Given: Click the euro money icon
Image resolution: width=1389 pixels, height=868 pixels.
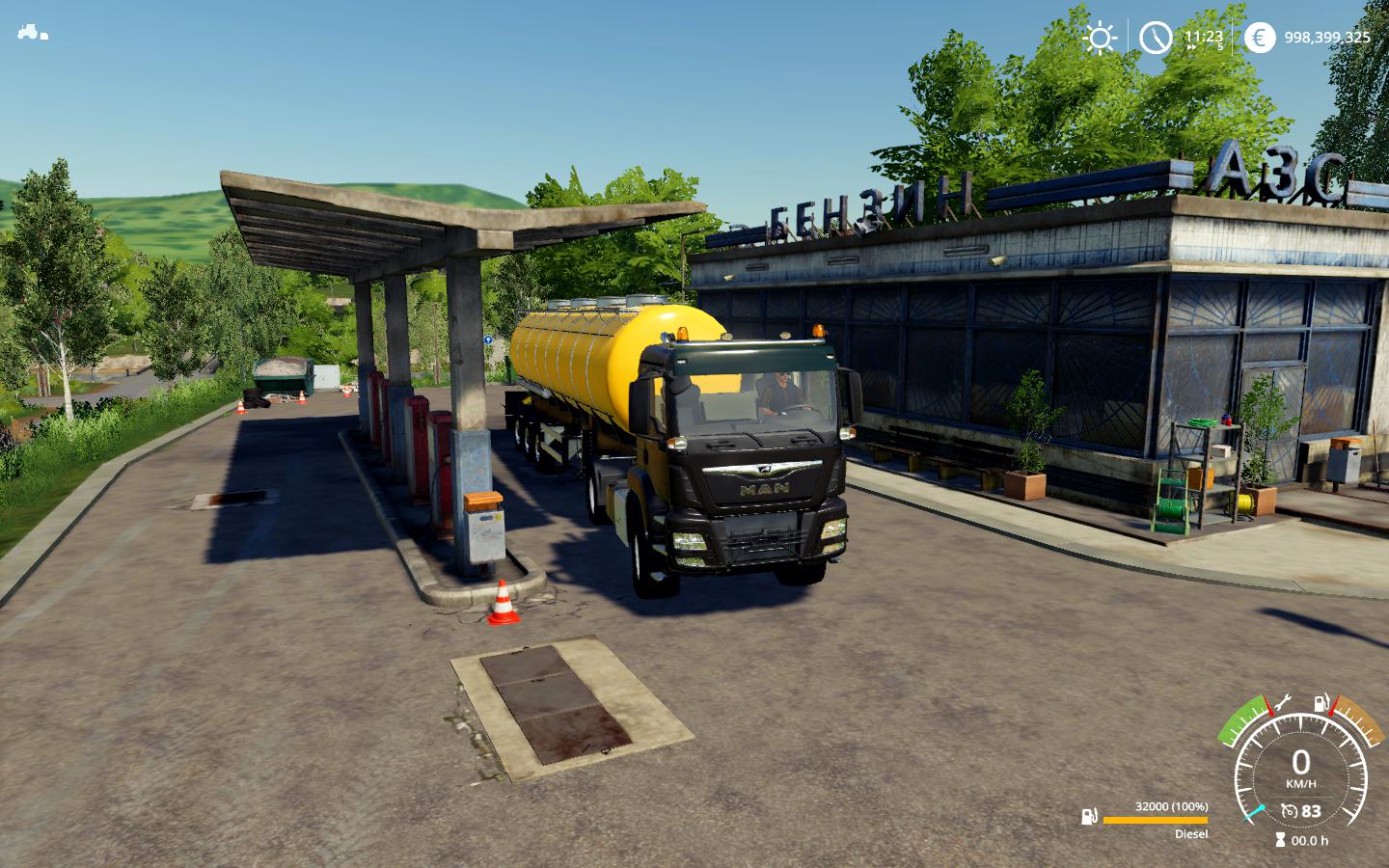Looking at the screenshot, I should (x=1258, y=38).
